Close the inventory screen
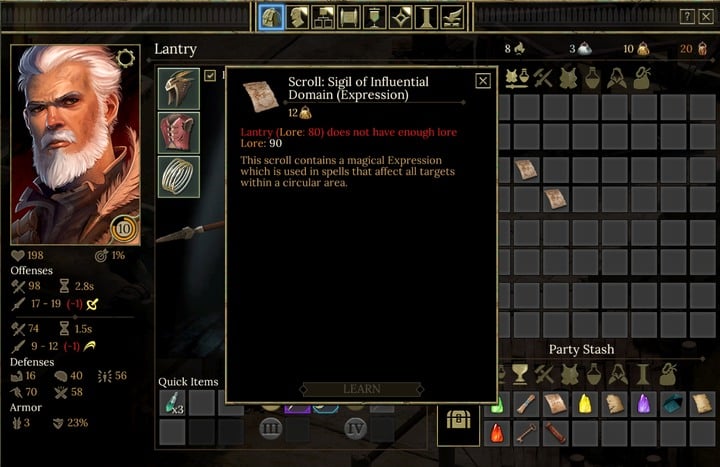This screenshot has height=467, width=720. pos(706,16)
